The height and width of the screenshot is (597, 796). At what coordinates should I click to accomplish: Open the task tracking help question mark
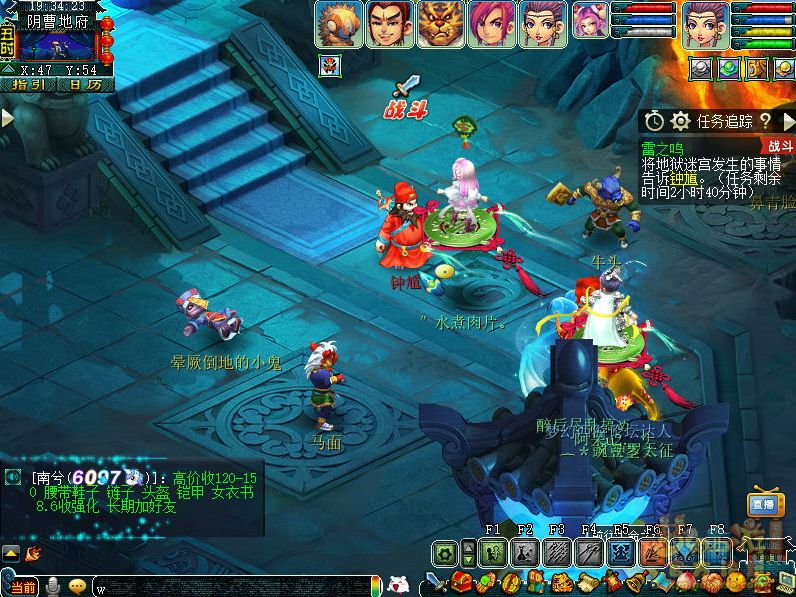click(x=764, y=121)
